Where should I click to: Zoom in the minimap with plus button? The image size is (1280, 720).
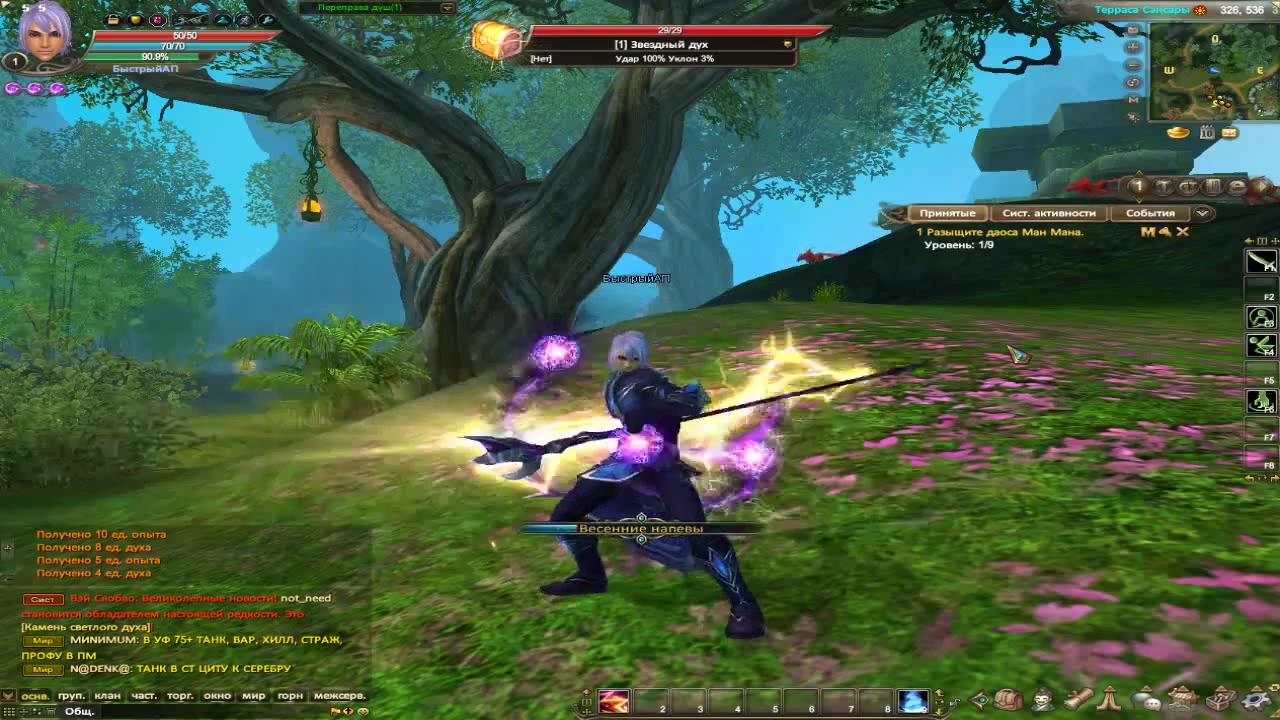click(1133, 47)
